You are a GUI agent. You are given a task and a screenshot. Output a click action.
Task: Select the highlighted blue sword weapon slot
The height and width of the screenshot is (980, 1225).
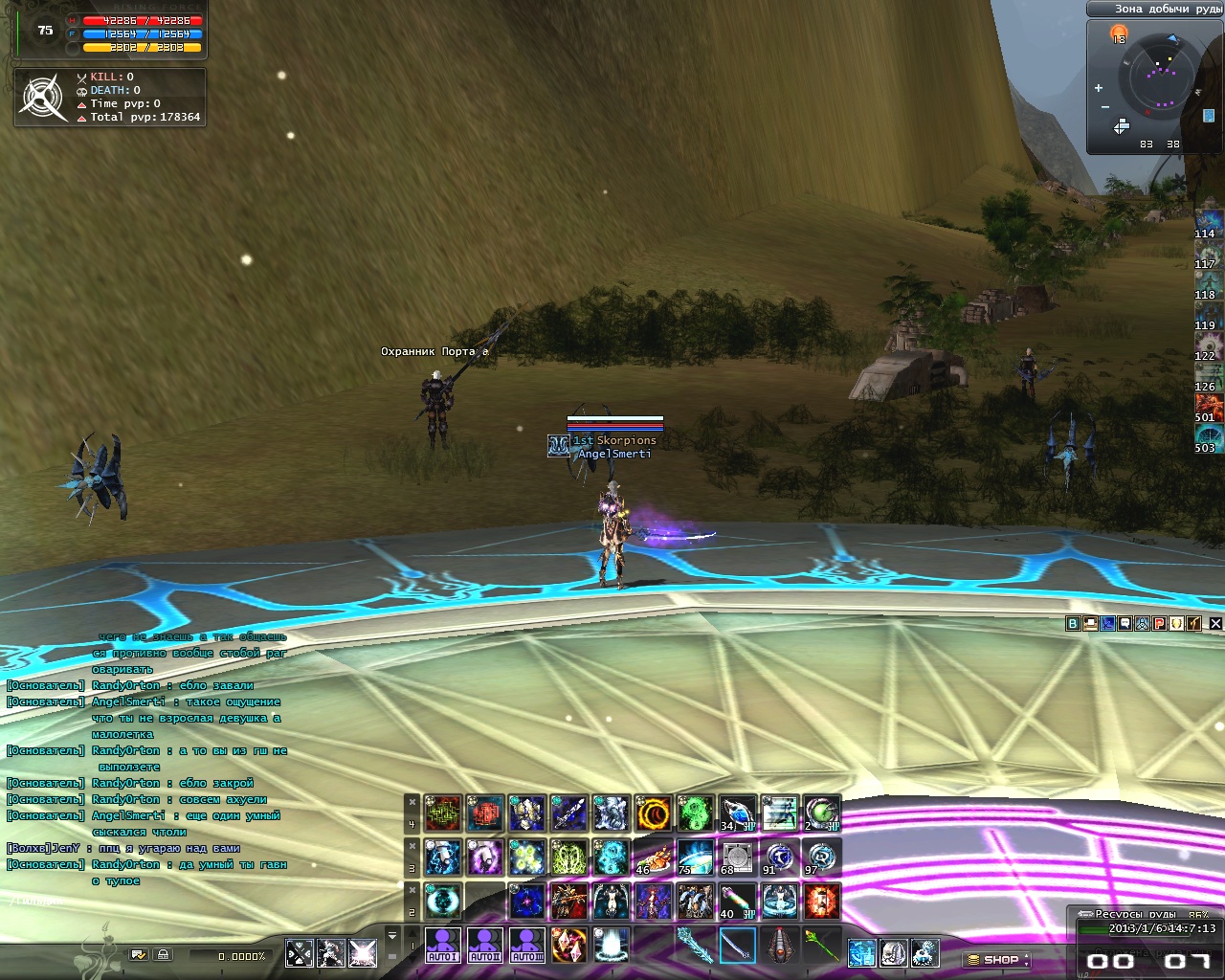pyautogui.click(x=737, y=946)
